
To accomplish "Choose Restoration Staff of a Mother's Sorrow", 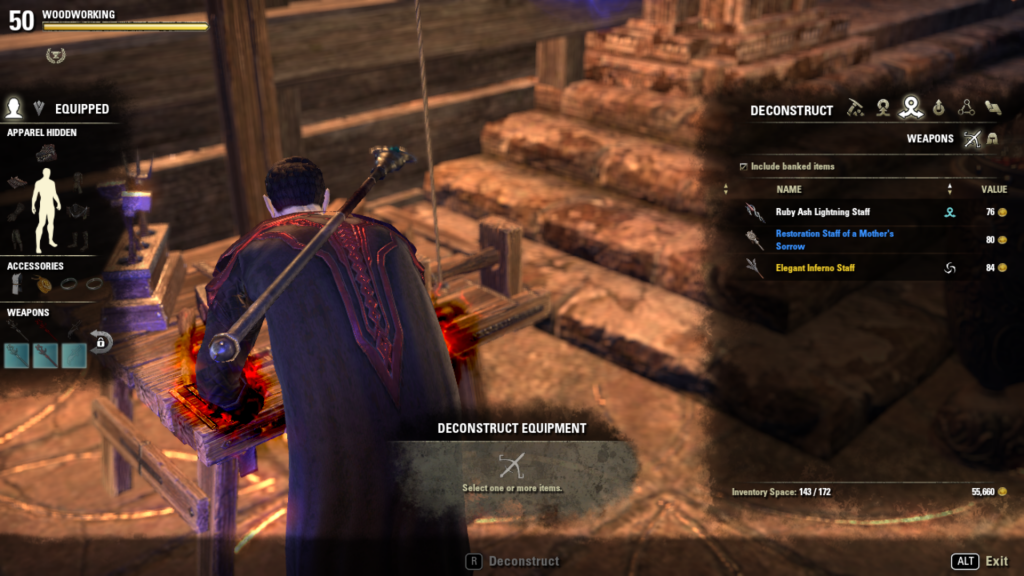I will pyautogui.click(x=834, y=240).
